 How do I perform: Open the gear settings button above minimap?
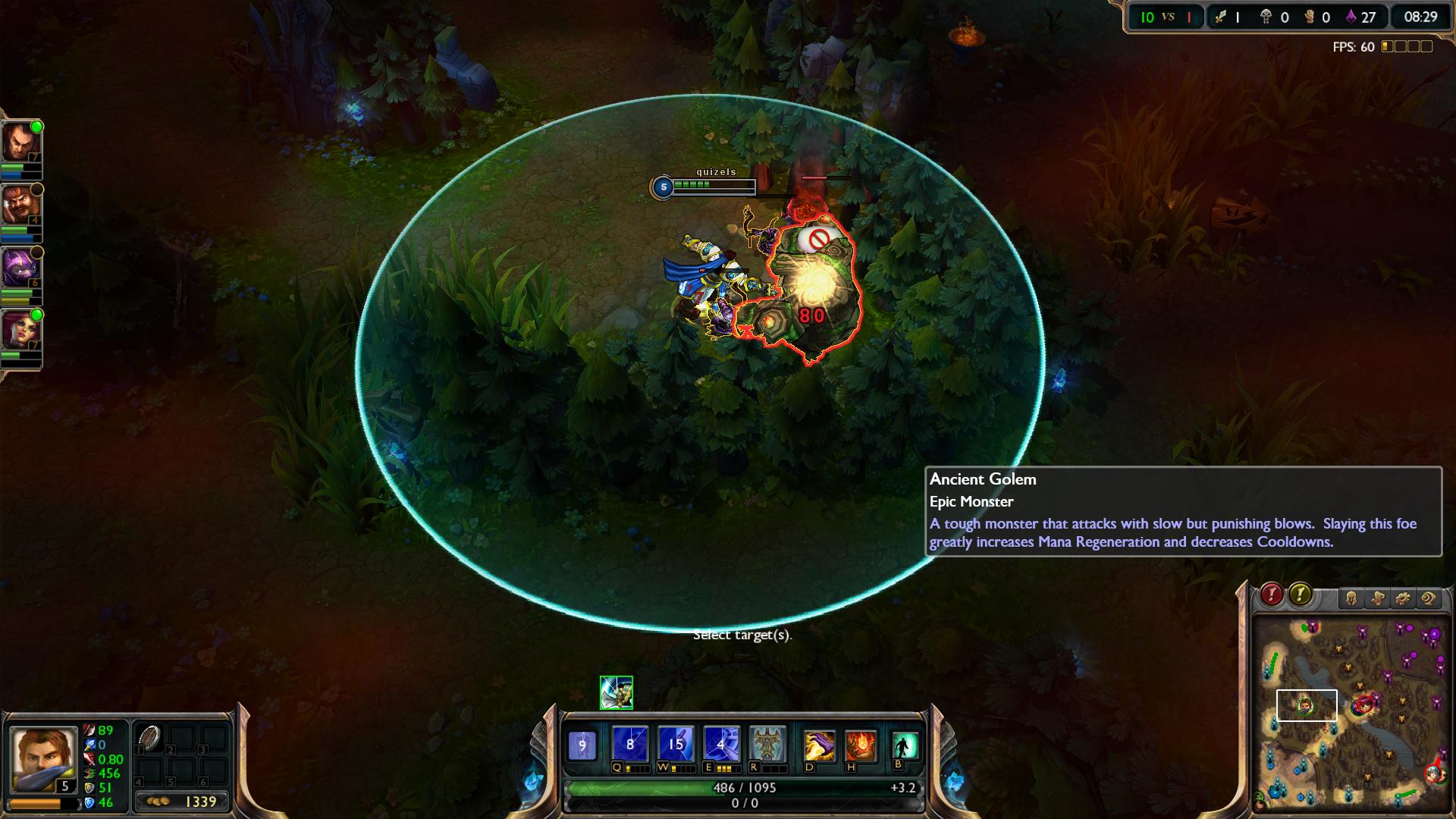pyautogui.click(x=1403, y=599)
